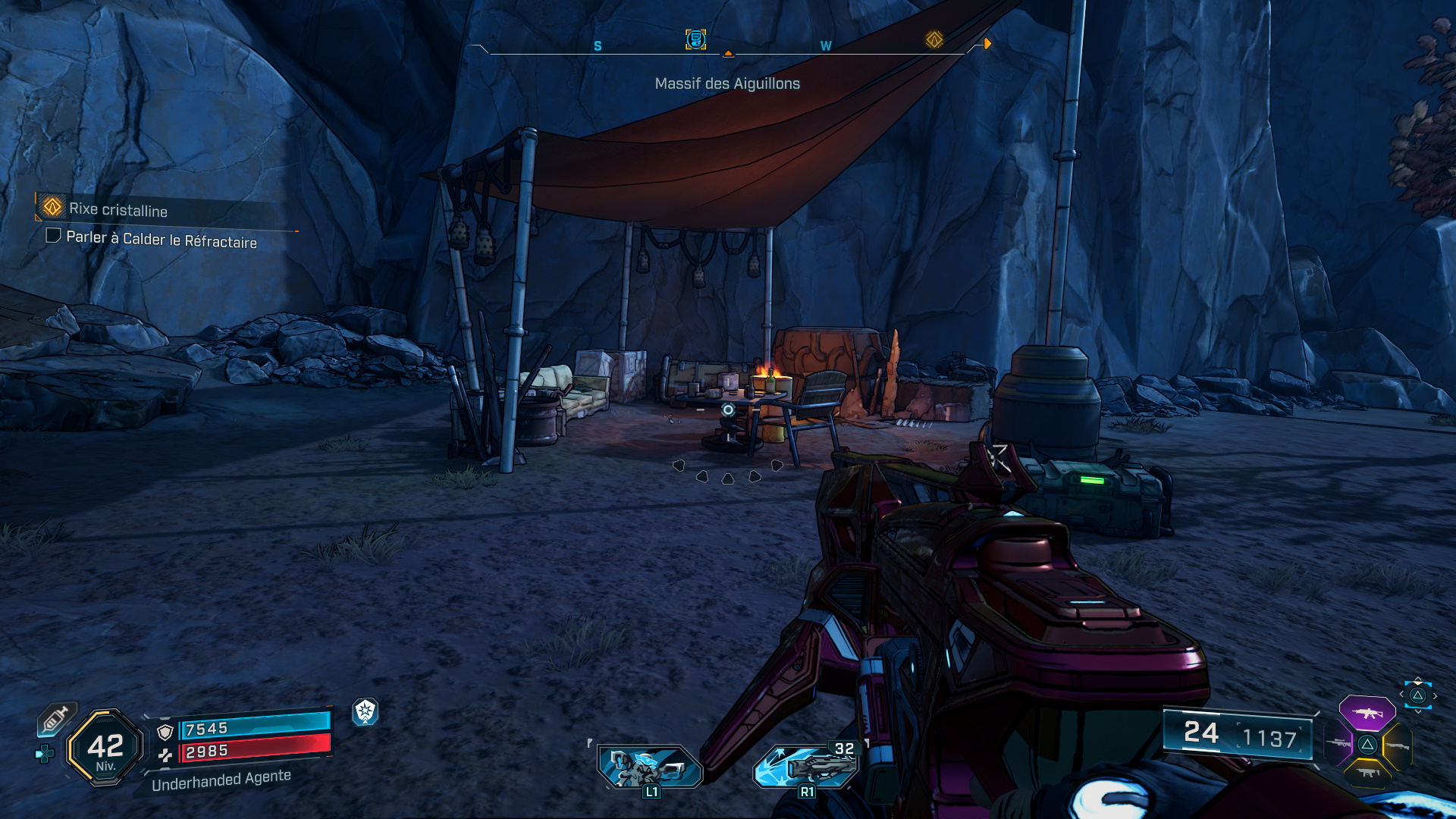Screen dimensions: 1456x819
Task: Select the sniper rifle weapon slot
Action: click(1338, 742)
